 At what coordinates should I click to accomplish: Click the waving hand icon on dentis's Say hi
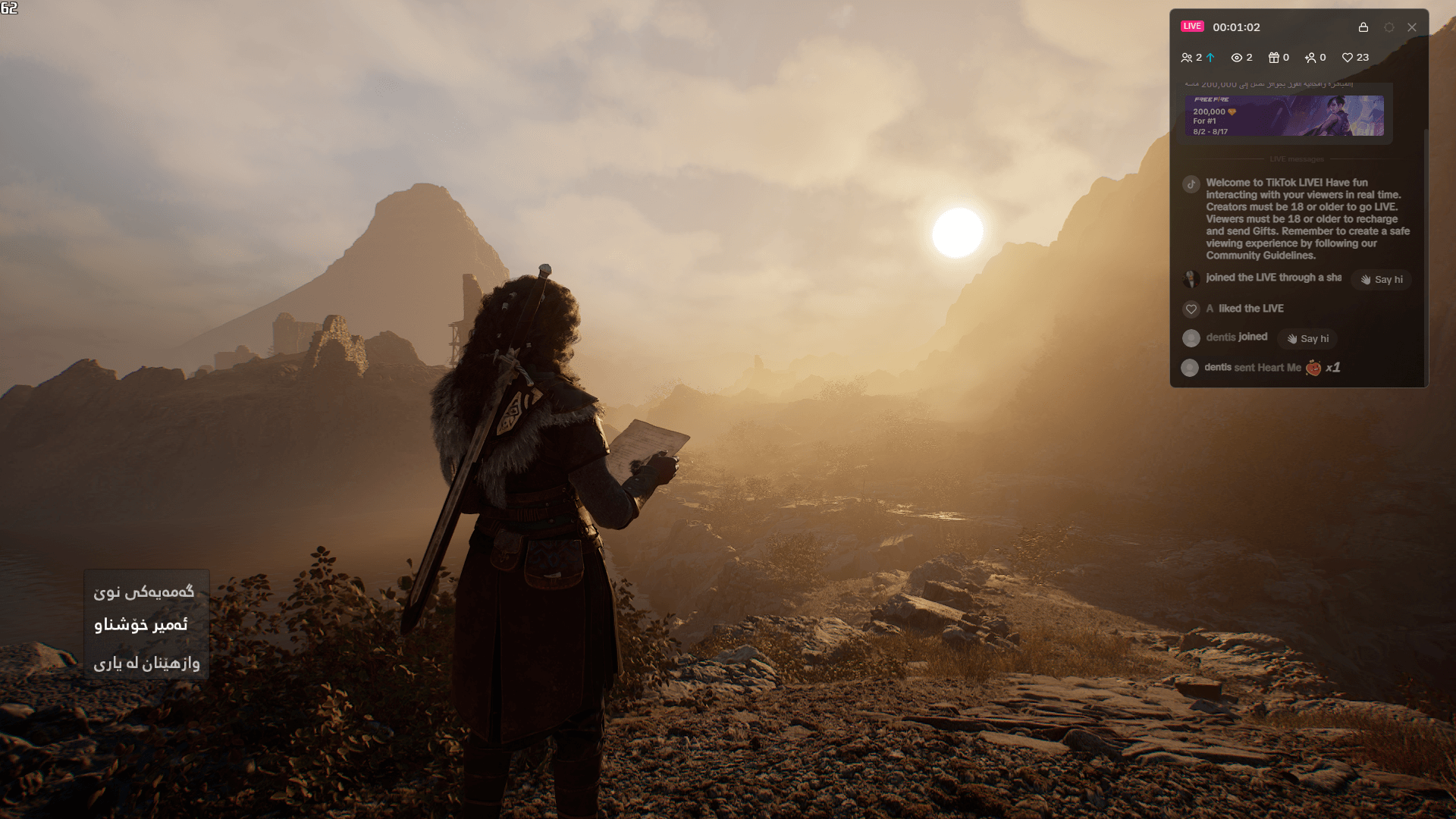tap(1292, 339)
